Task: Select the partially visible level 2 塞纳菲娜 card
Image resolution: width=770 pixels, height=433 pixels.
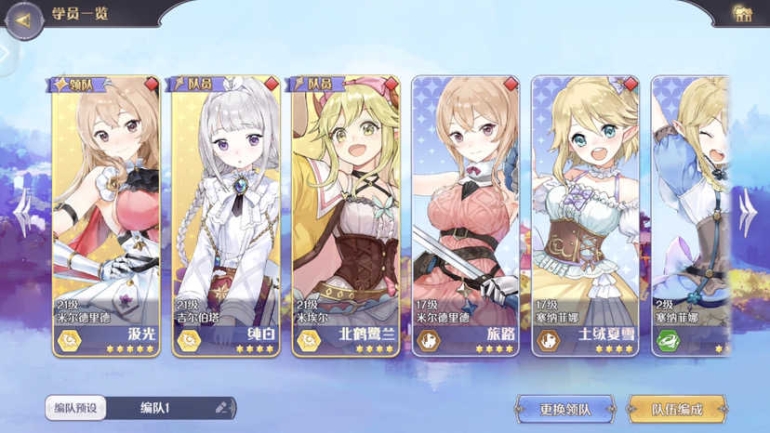Action: [690, 215]
